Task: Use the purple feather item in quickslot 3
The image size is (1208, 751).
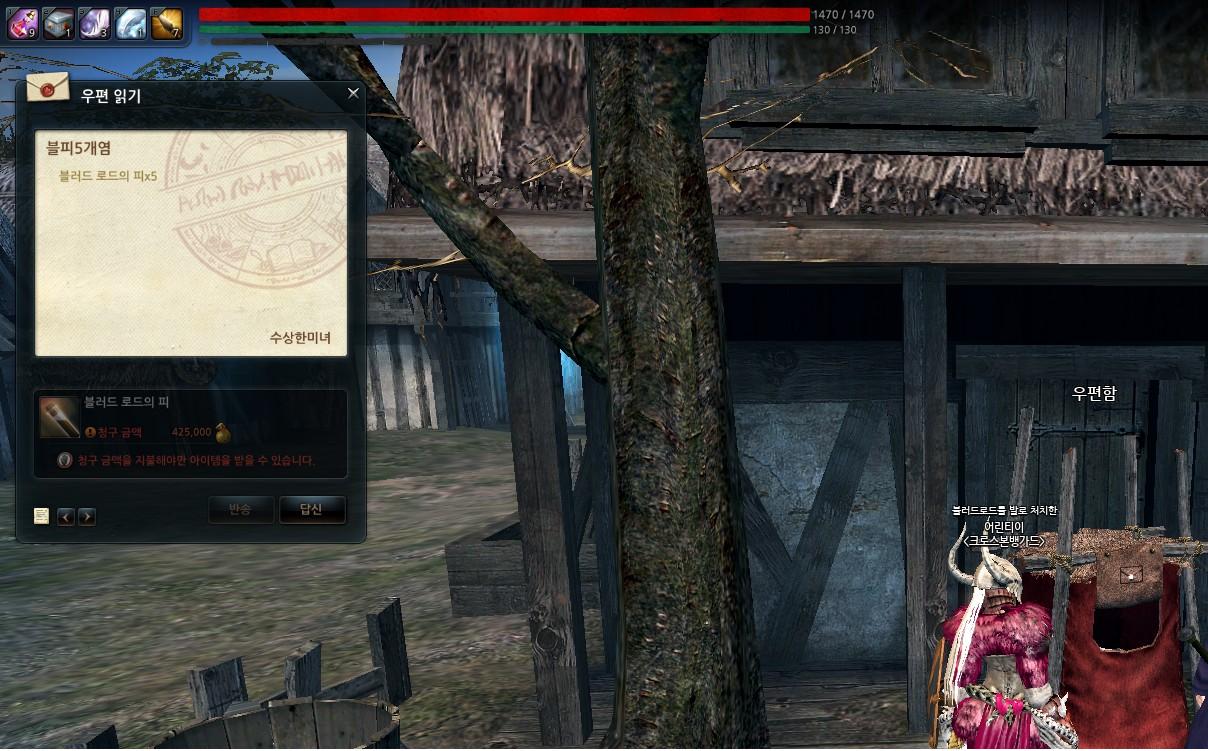Action: (95, 24)
